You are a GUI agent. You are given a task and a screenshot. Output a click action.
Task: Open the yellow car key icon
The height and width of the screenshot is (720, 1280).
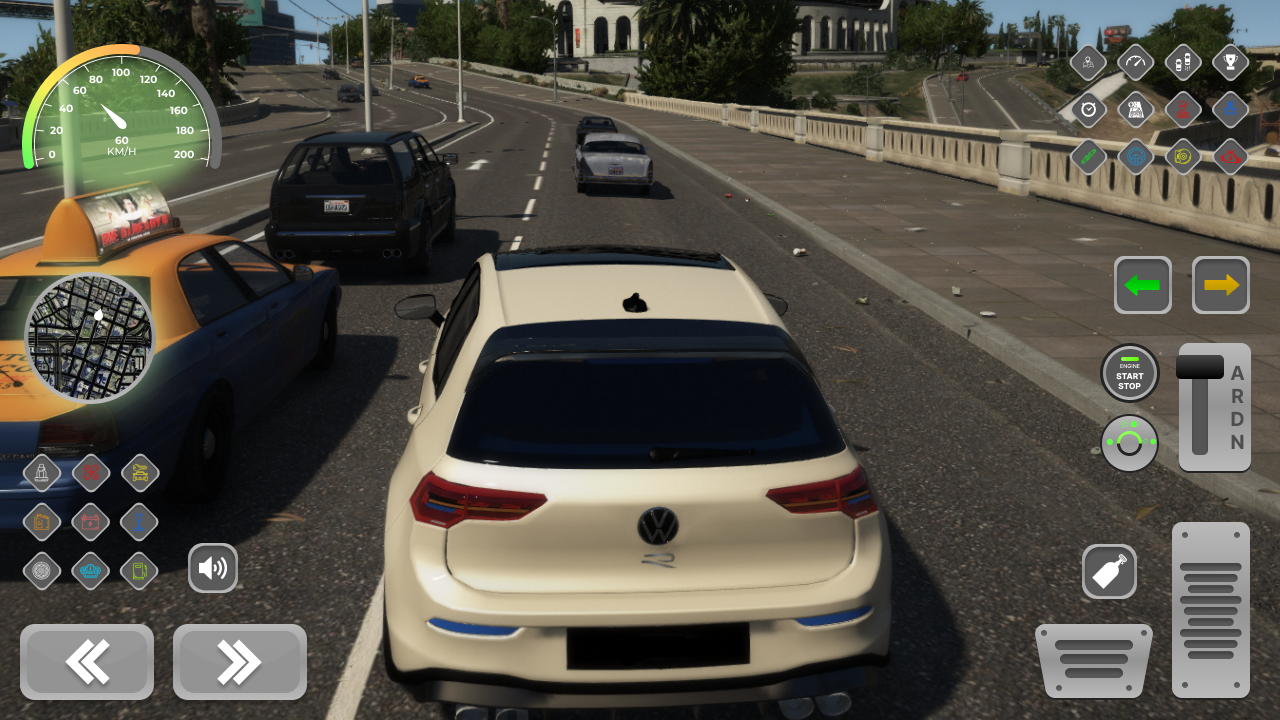point(139,473)
